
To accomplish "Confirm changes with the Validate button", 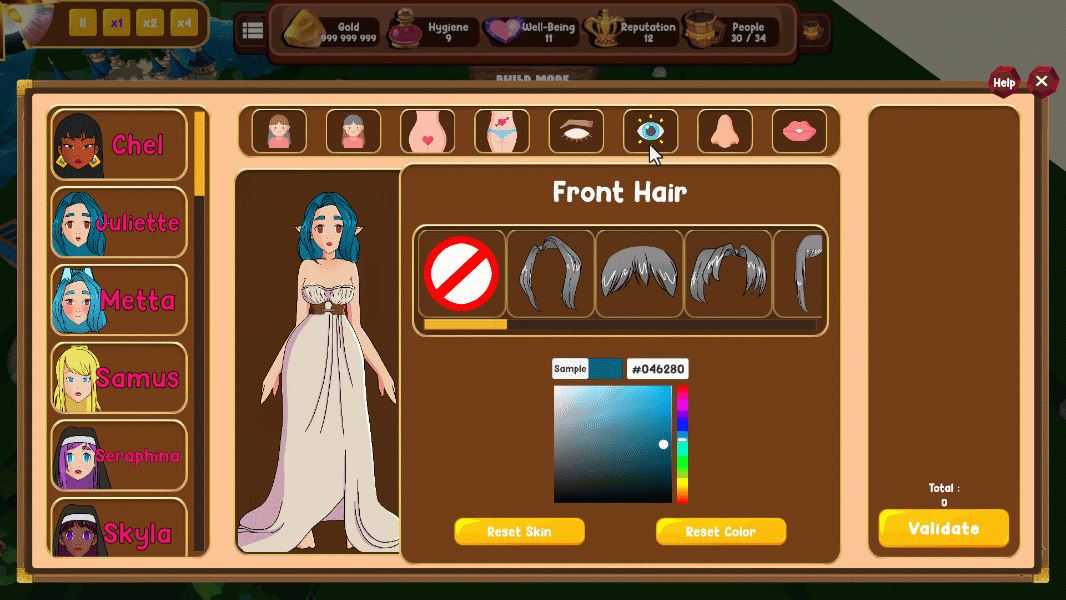I will 943,528.
